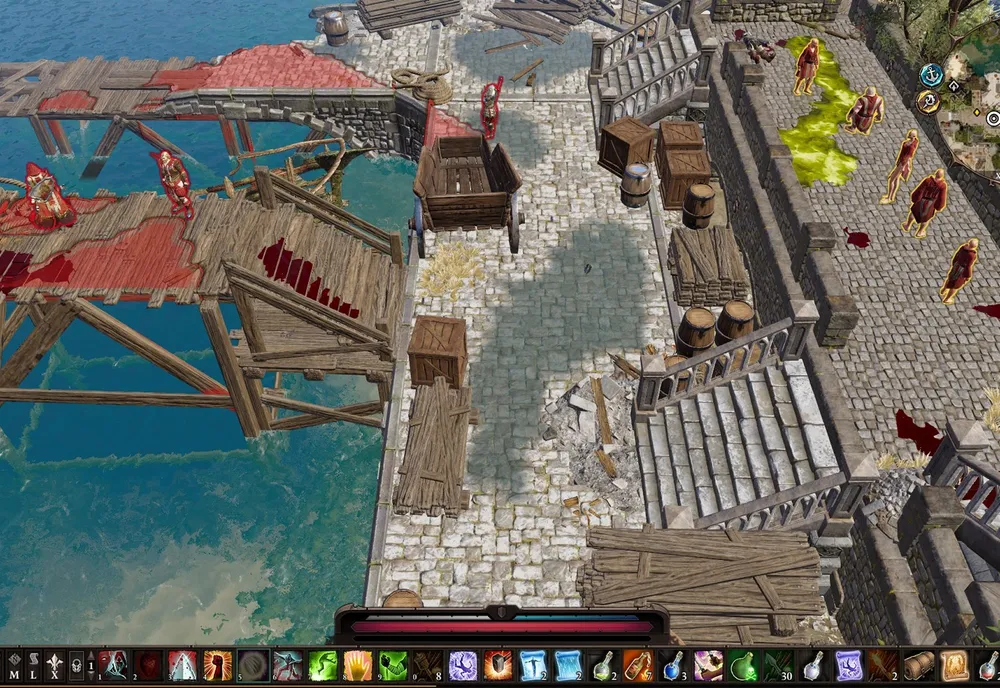
Task: Select the arrow stack of 30
Action: (778, 665)
